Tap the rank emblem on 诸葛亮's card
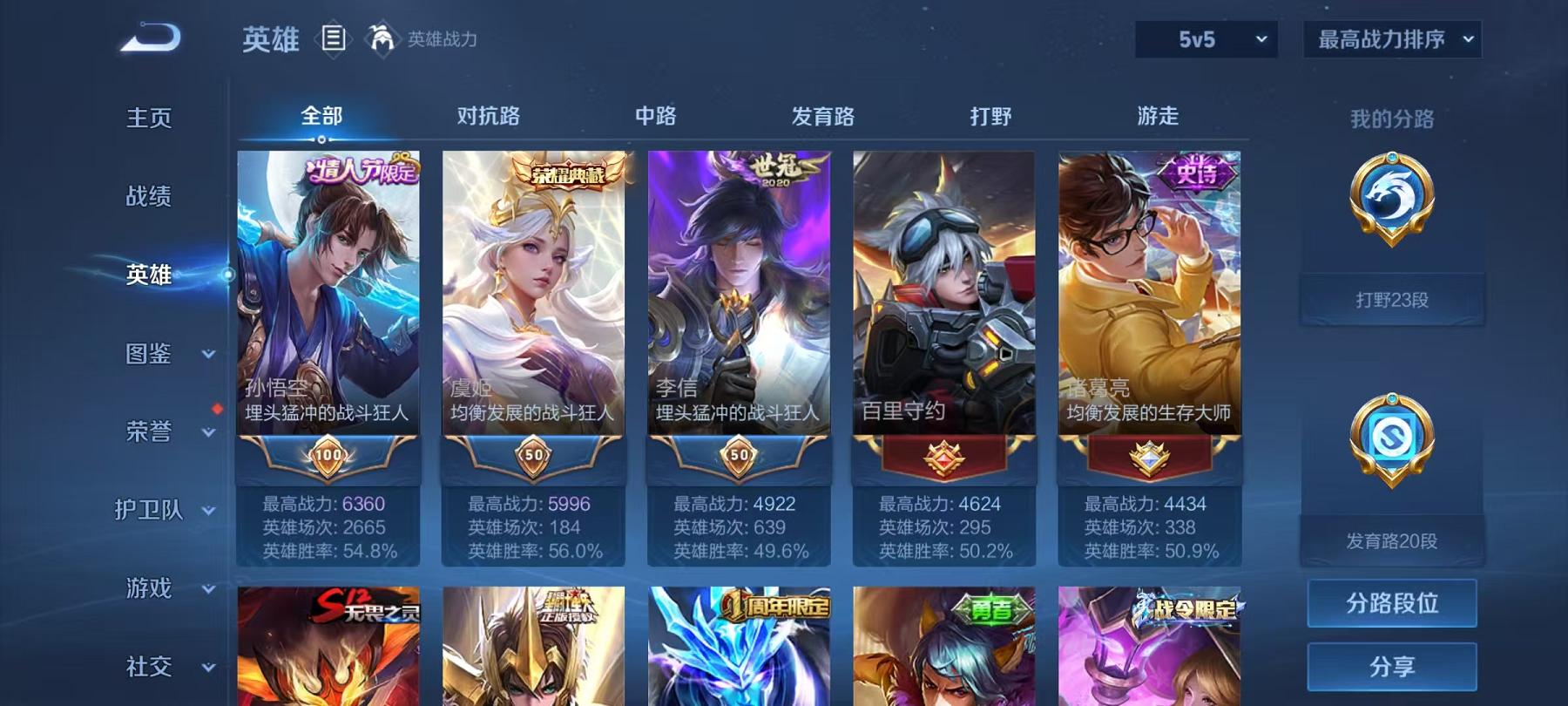The image size is (1568, 706). click(x=1145, y=455)
